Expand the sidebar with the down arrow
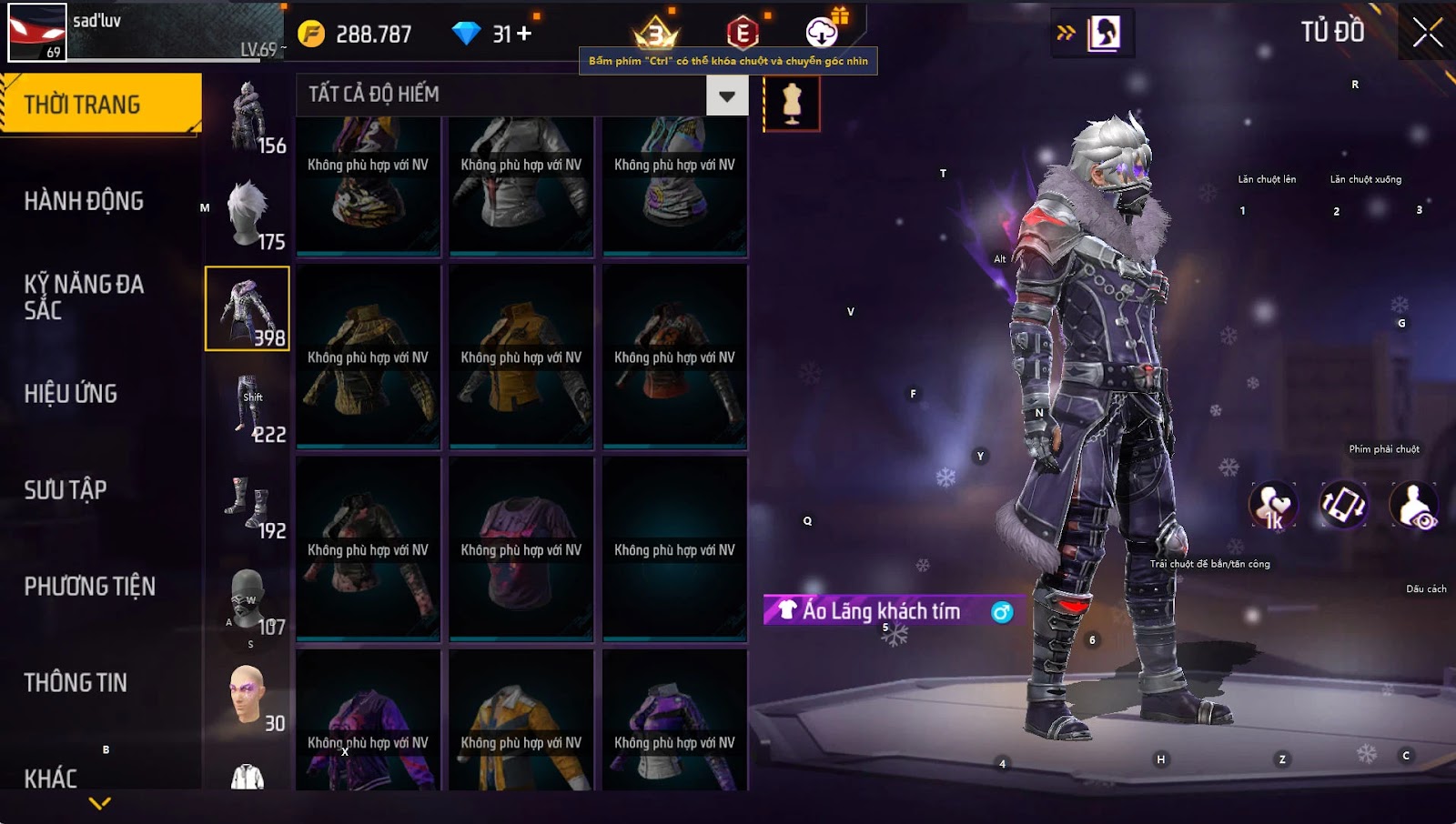The width and height of the screenshot is (1456, 824). pos(100,803)
